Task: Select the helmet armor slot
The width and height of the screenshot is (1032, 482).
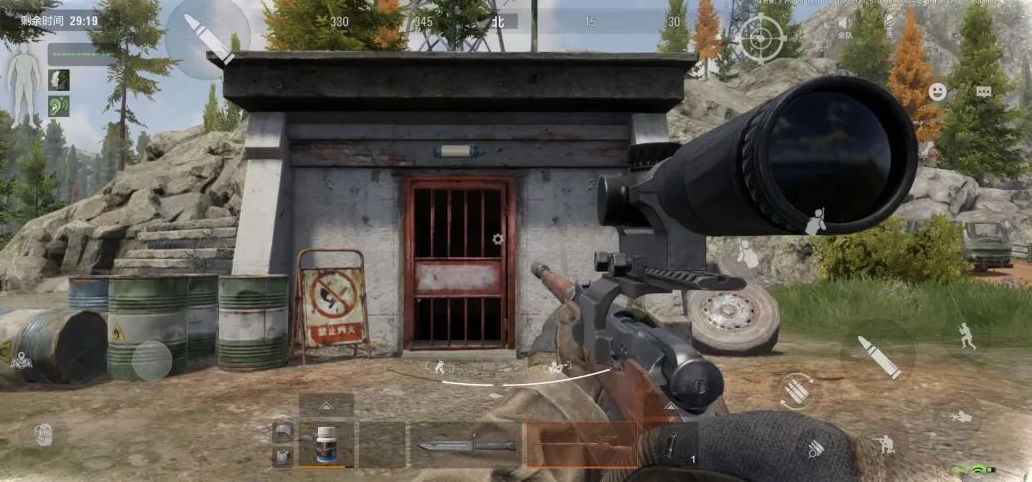Action: tap(283, 431)
